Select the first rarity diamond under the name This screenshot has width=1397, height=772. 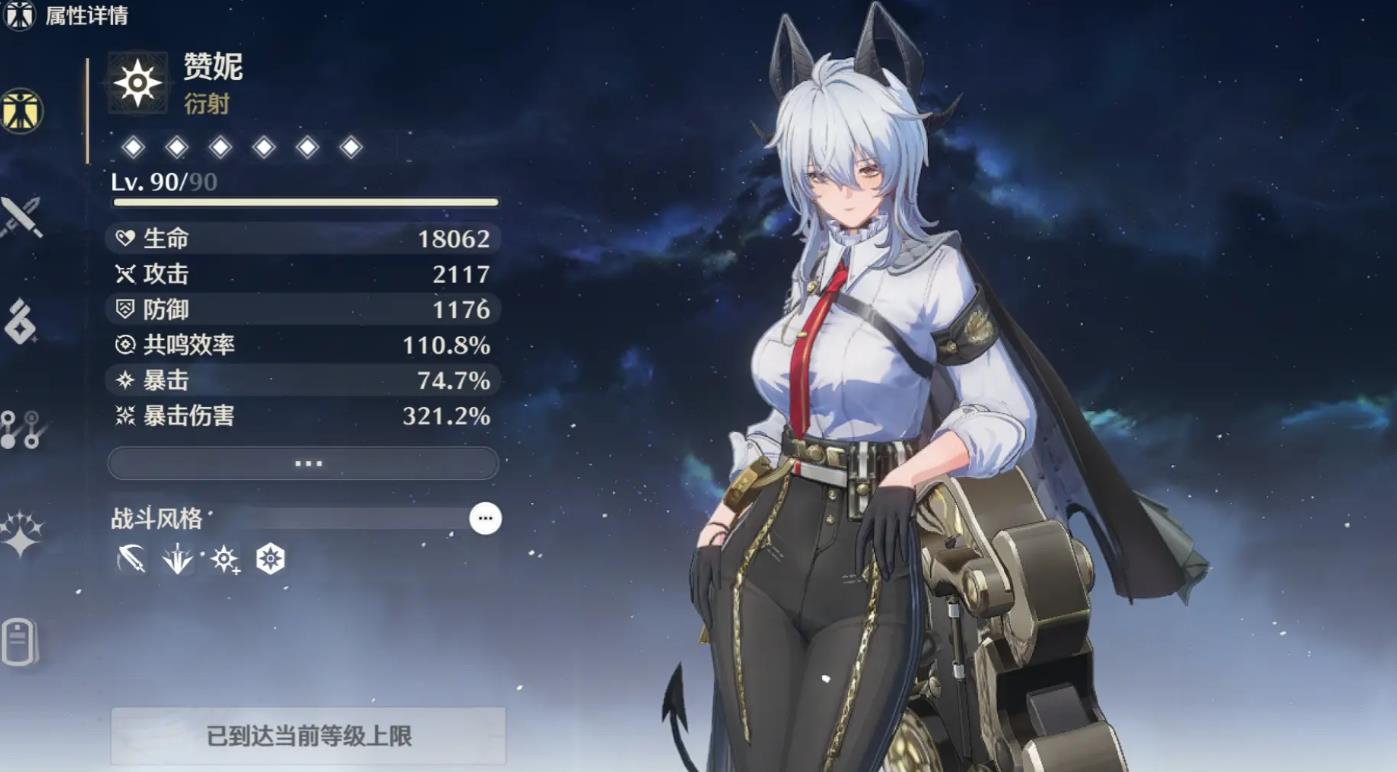135,146
